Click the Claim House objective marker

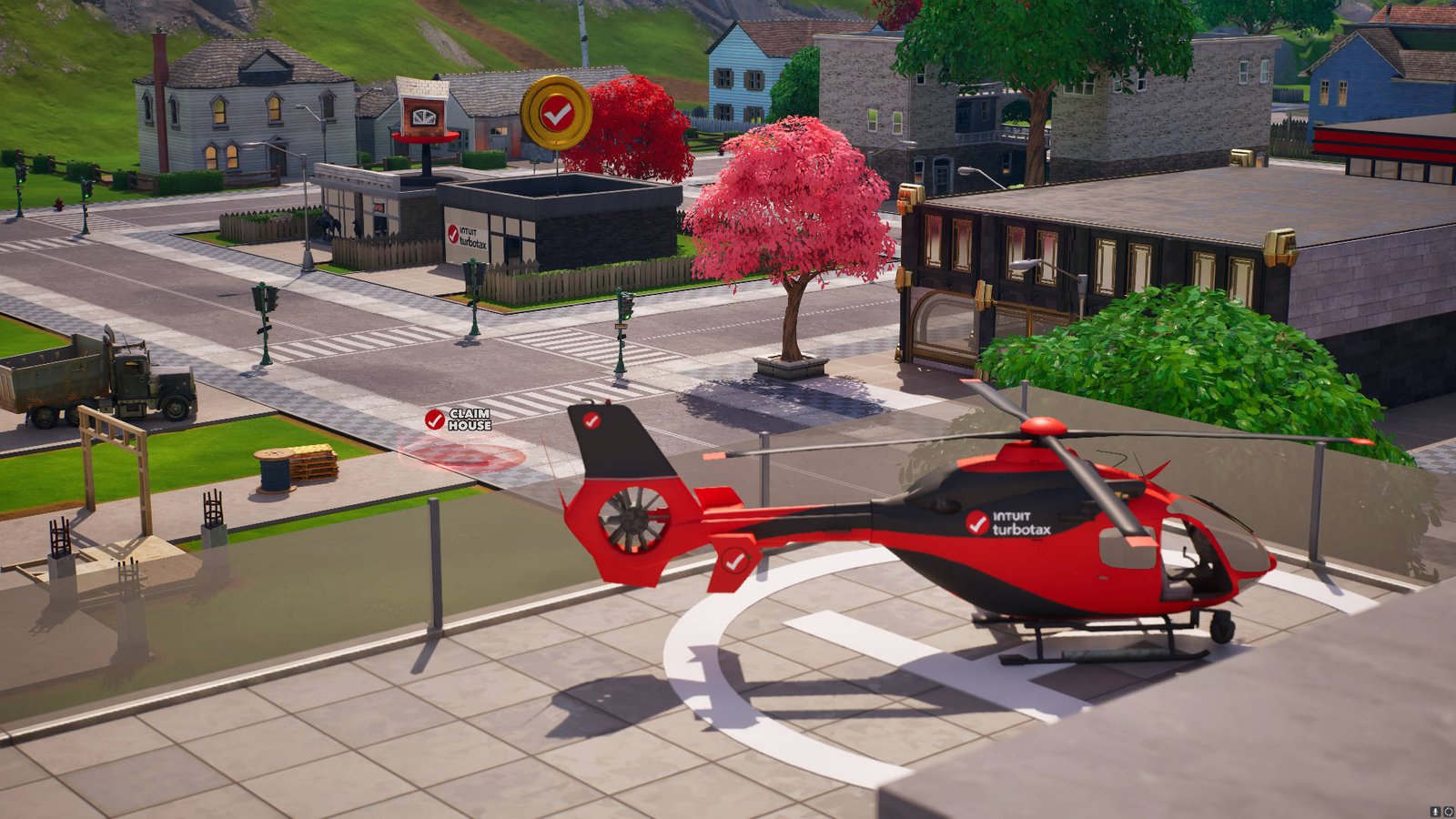458,420
